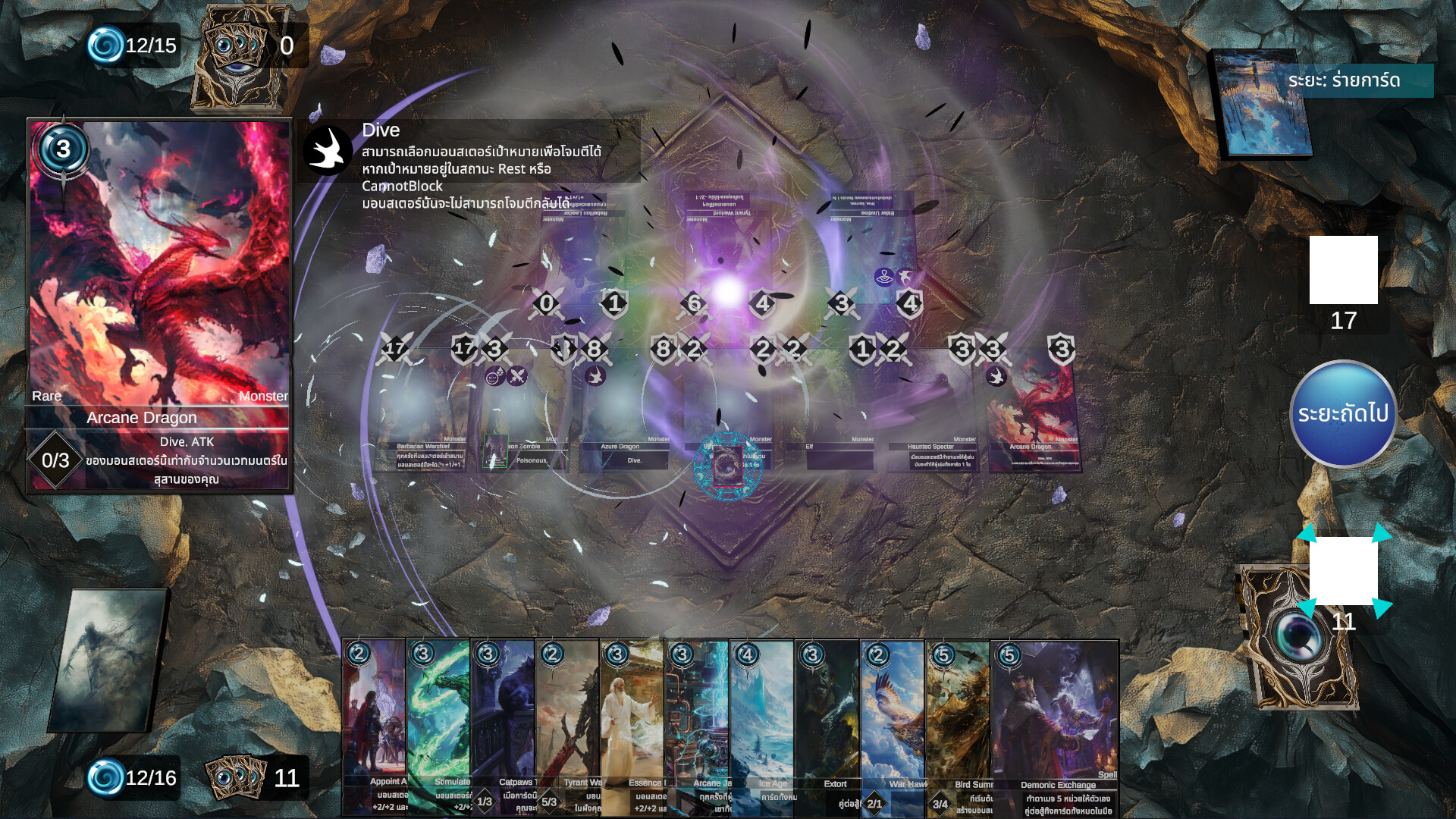Click the swallow icon beside the Dive tooltip
The width and height of the screenshot is (1456, 819).
click(329, 149)
